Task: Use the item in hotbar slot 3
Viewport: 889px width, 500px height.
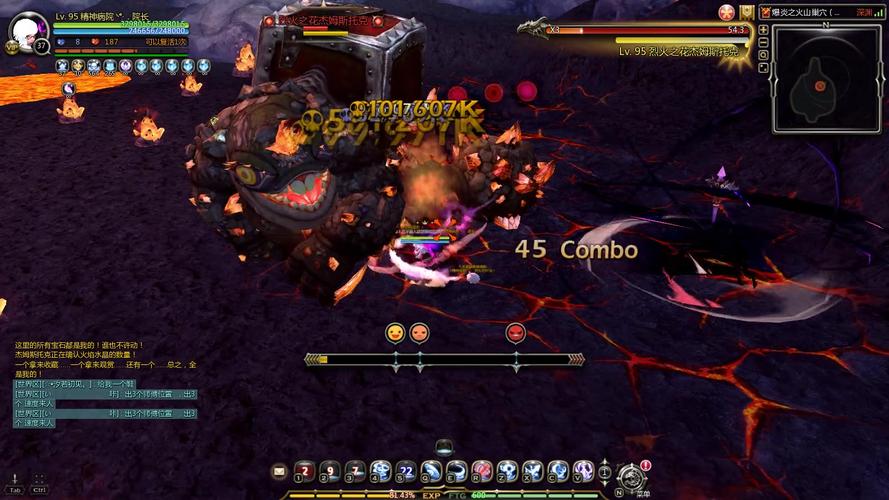Action: (355, 471)
